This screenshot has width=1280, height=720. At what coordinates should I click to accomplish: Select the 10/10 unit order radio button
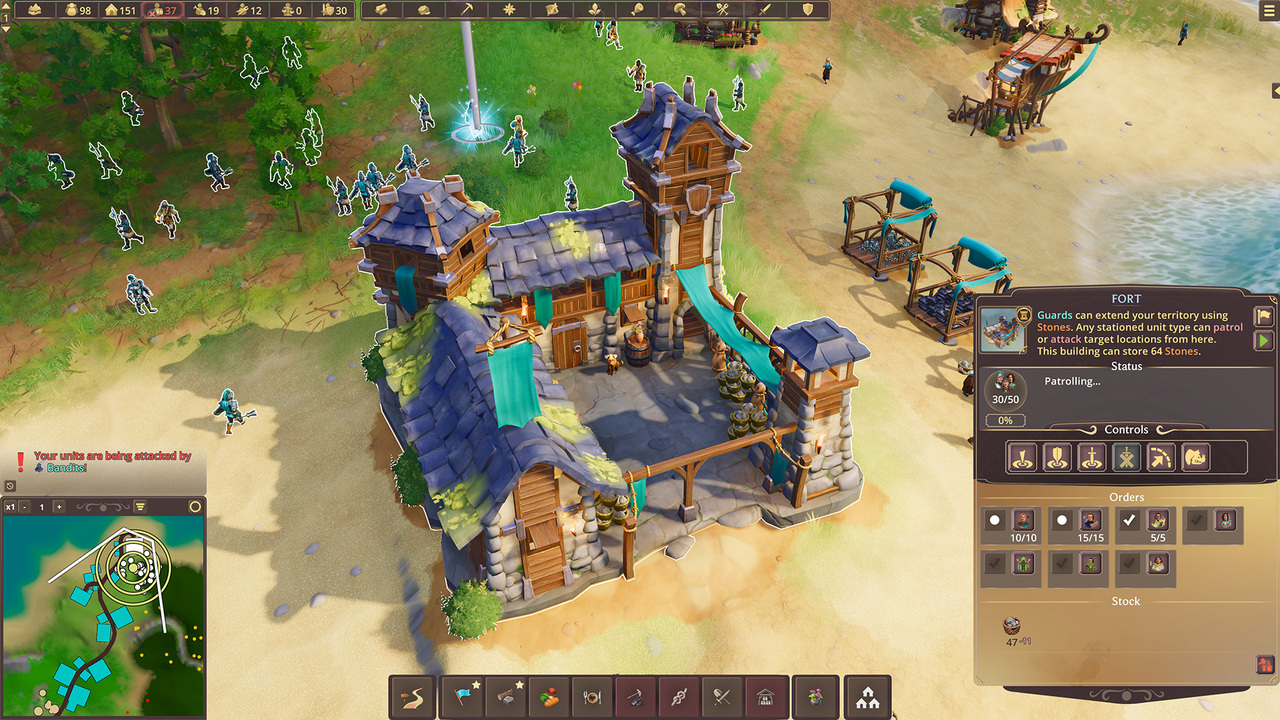point(994,520)
